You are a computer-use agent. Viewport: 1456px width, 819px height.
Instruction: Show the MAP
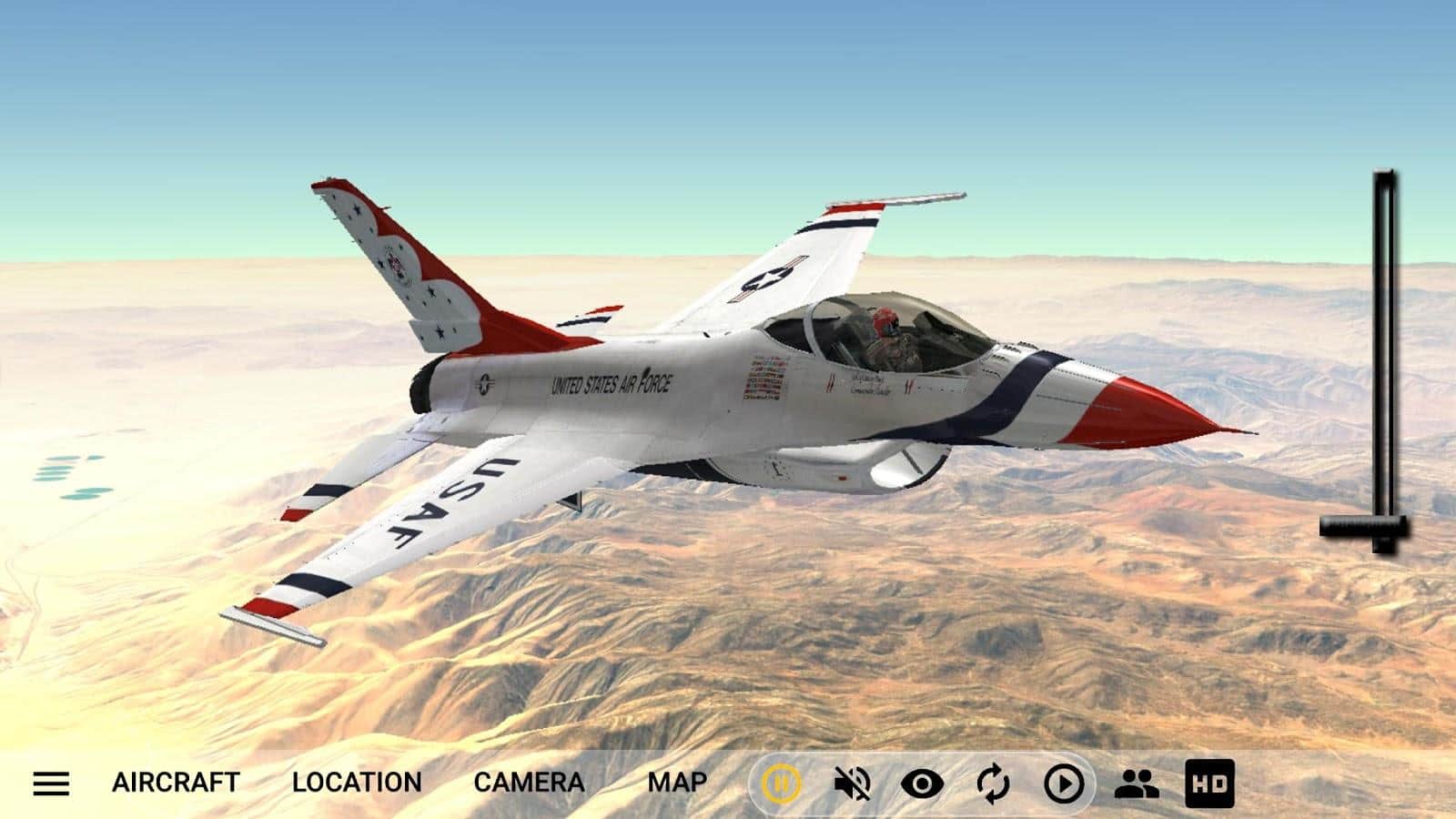coord(677,783)
